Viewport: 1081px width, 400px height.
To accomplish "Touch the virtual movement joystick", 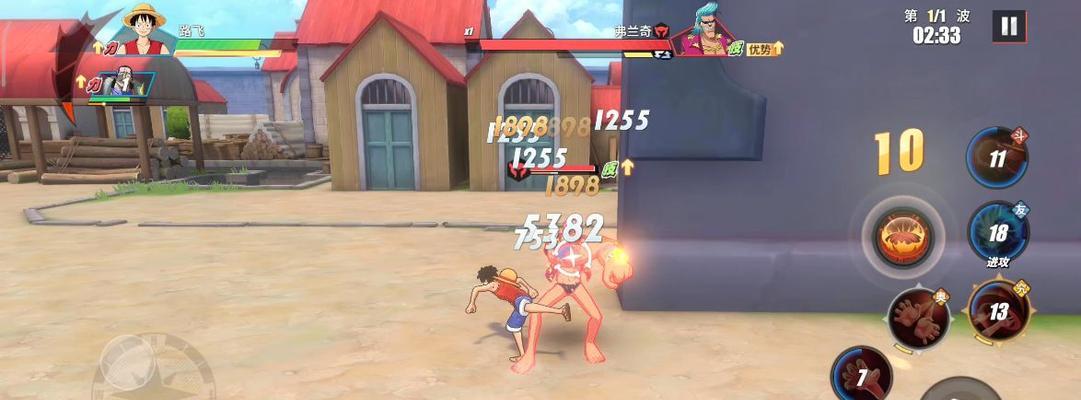I will click(x=128, y=362).
